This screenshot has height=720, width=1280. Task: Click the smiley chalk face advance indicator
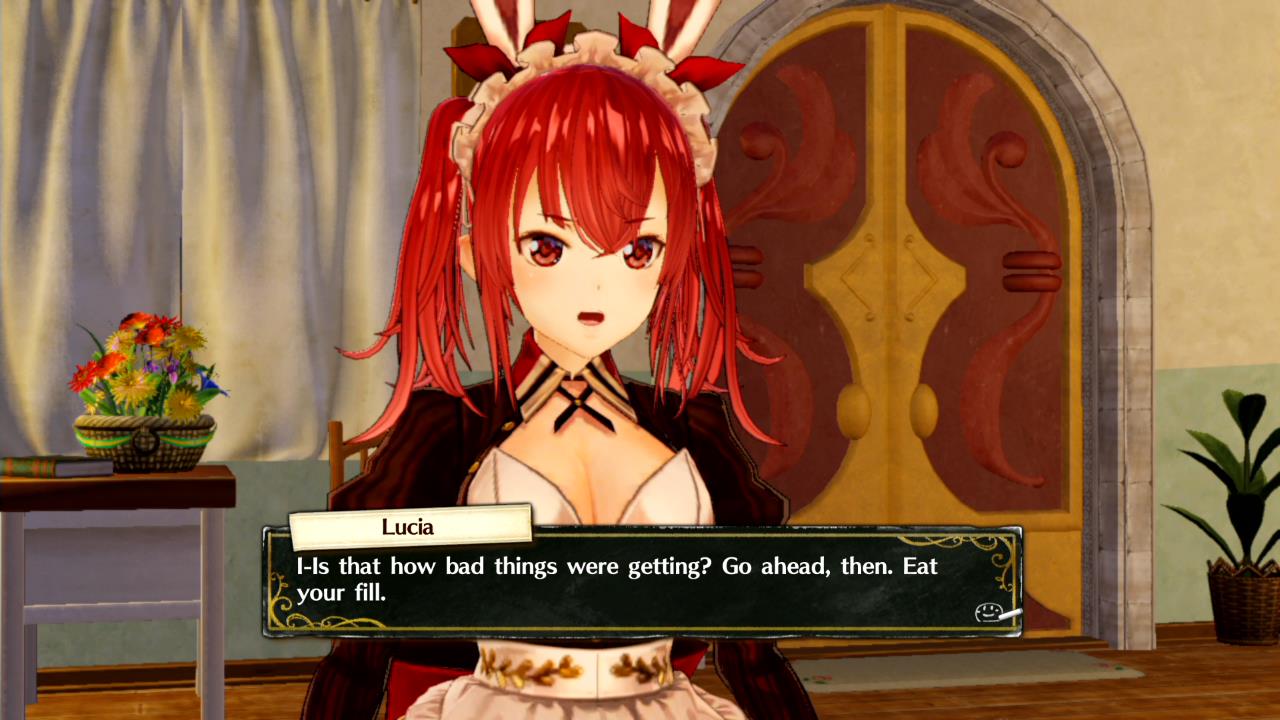[988, 611]
